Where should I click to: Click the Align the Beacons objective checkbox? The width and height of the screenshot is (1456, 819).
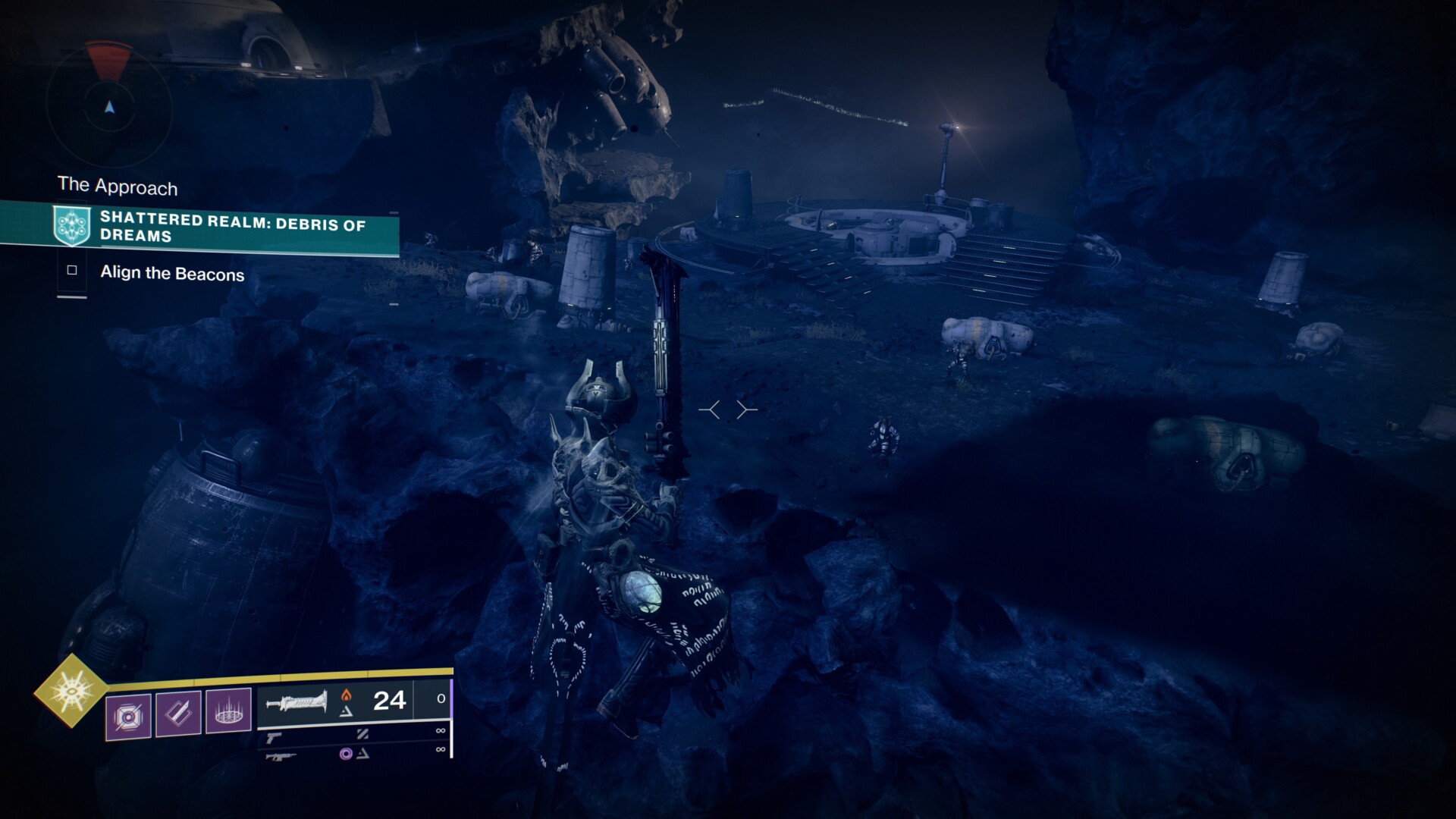[x=72, y=270]
